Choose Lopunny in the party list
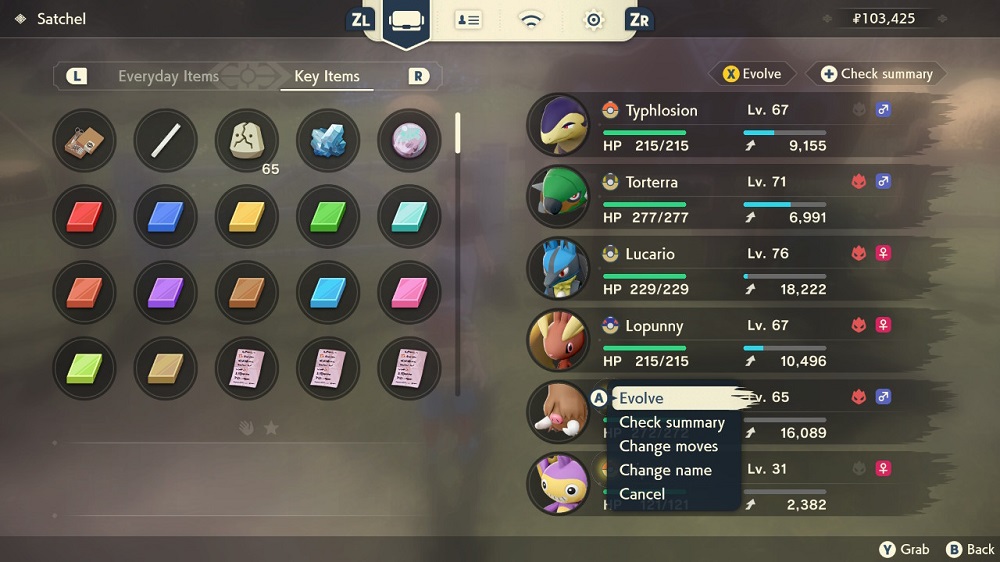Image resolution: width=1000 pixels, height=562 pixels. [x=652, y=326]
